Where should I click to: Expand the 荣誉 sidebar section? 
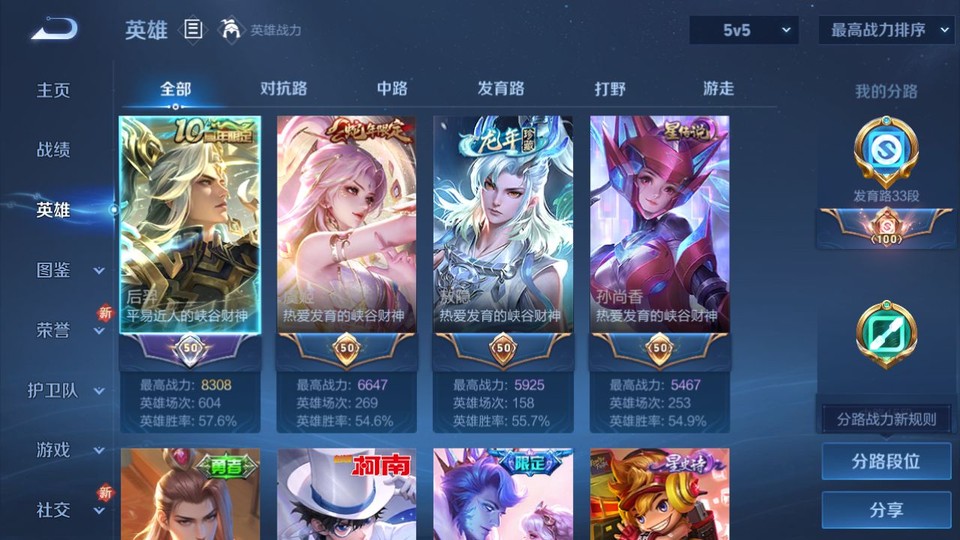pos(68,330)
